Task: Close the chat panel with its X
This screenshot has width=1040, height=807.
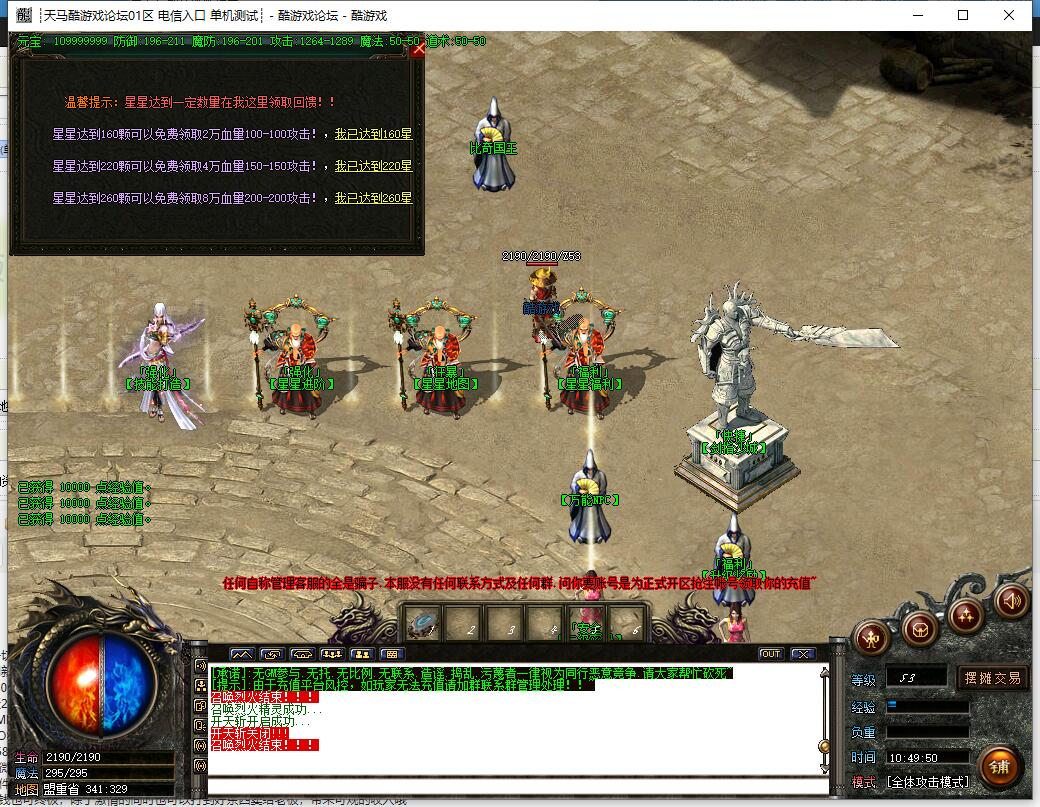Action: (803, 654)
